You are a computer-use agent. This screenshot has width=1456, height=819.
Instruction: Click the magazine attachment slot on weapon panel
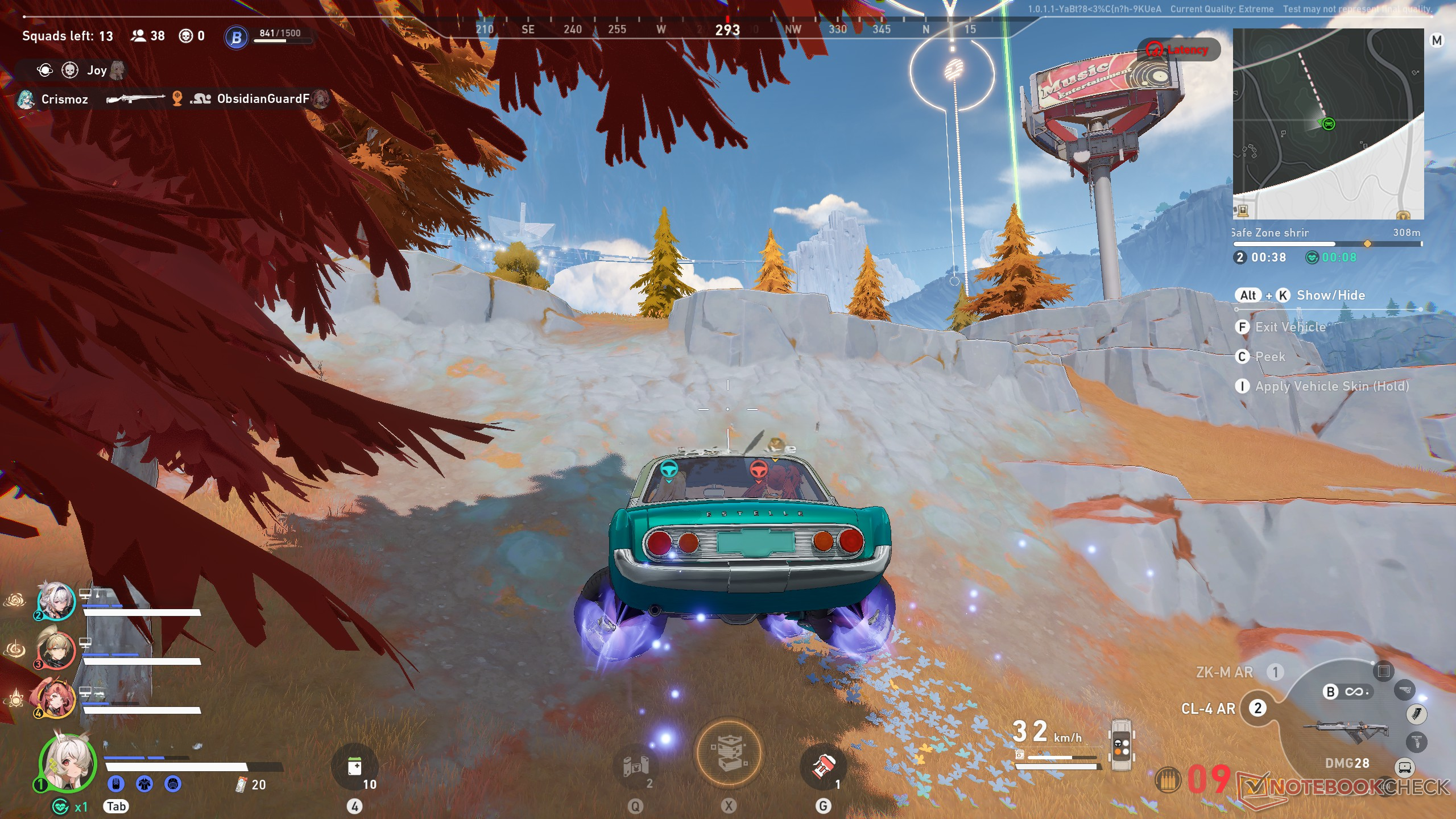click(x=1416, y=714)
